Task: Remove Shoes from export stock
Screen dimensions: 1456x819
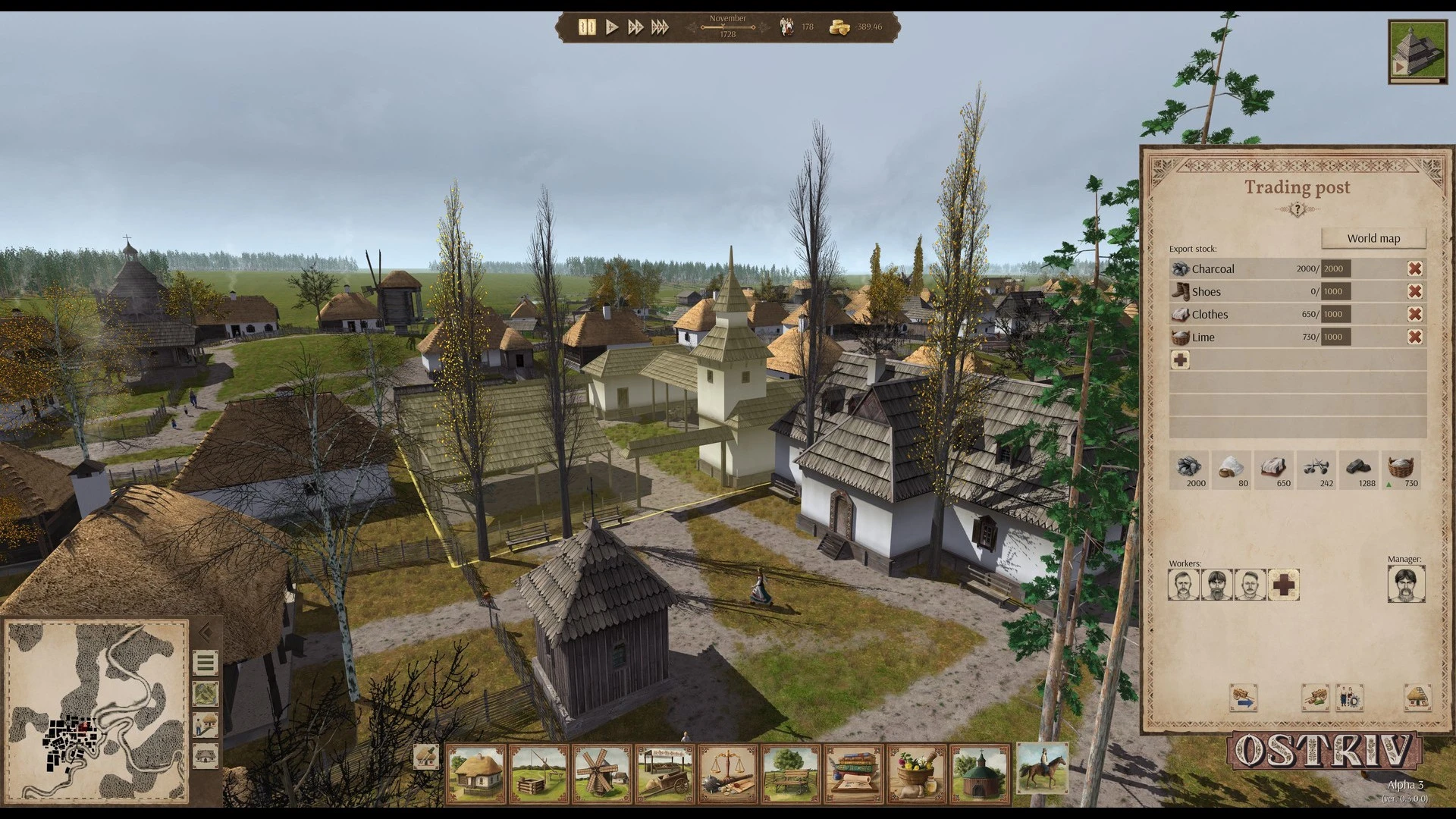Action: [1414, 291]
